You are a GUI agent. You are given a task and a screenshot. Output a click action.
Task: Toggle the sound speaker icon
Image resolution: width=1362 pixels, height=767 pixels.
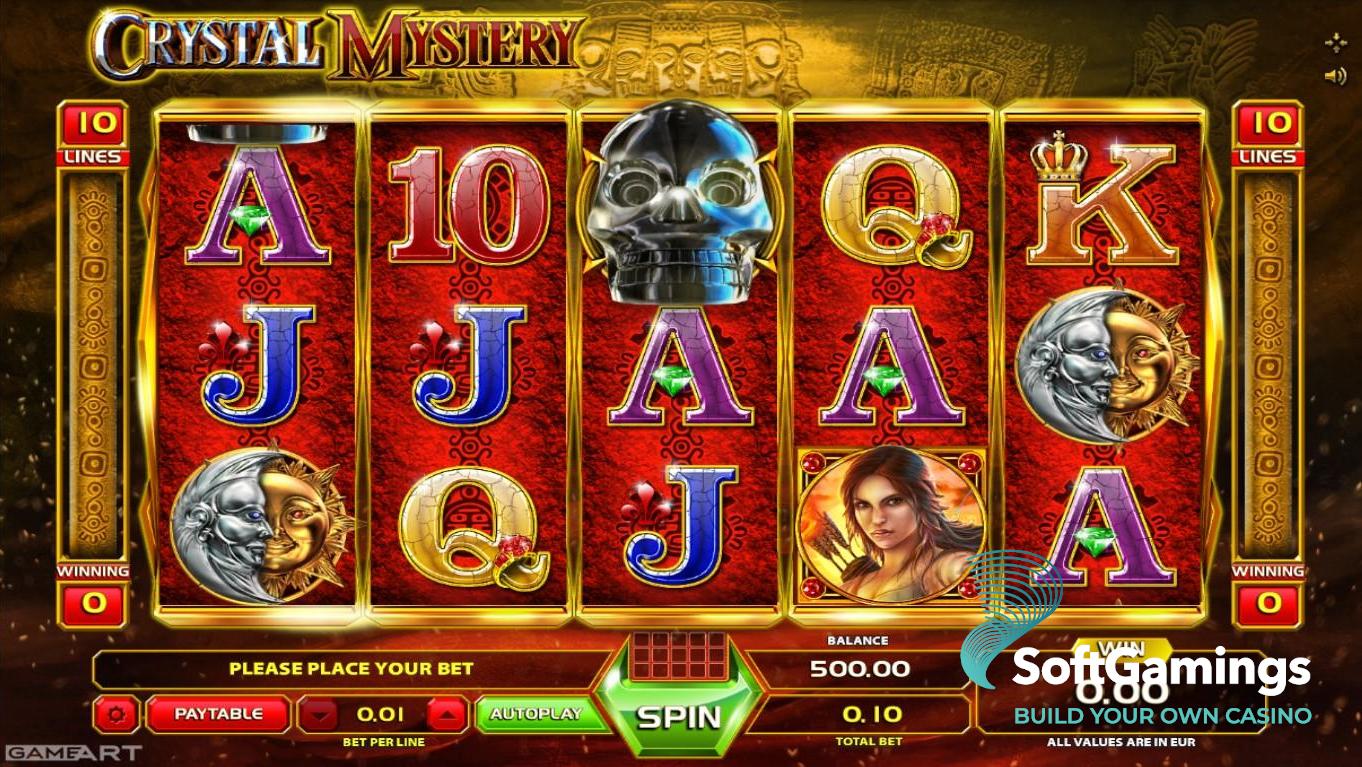click(1335, 76)
